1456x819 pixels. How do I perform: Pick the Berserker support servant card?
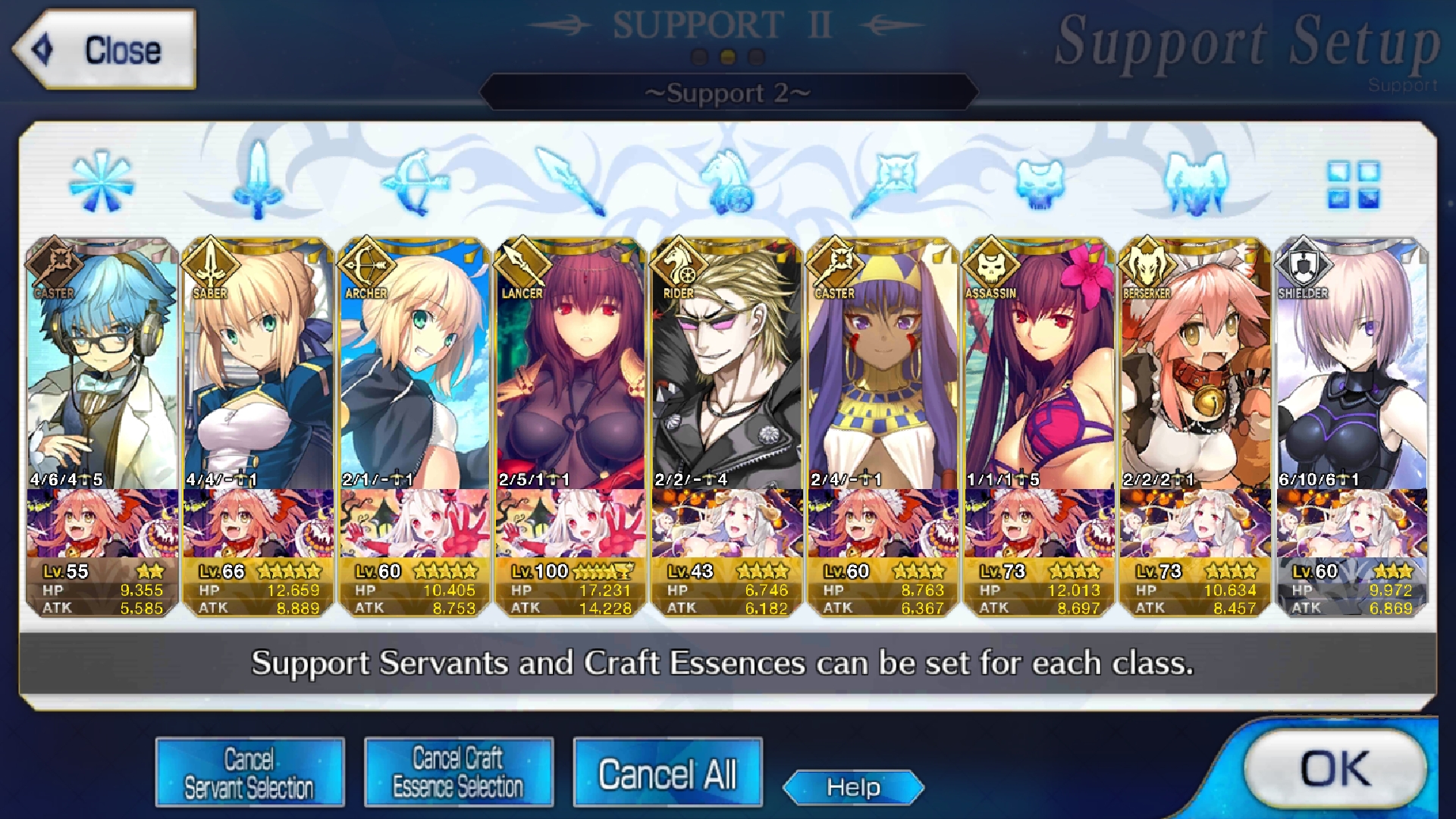(x=1196, y=364)
